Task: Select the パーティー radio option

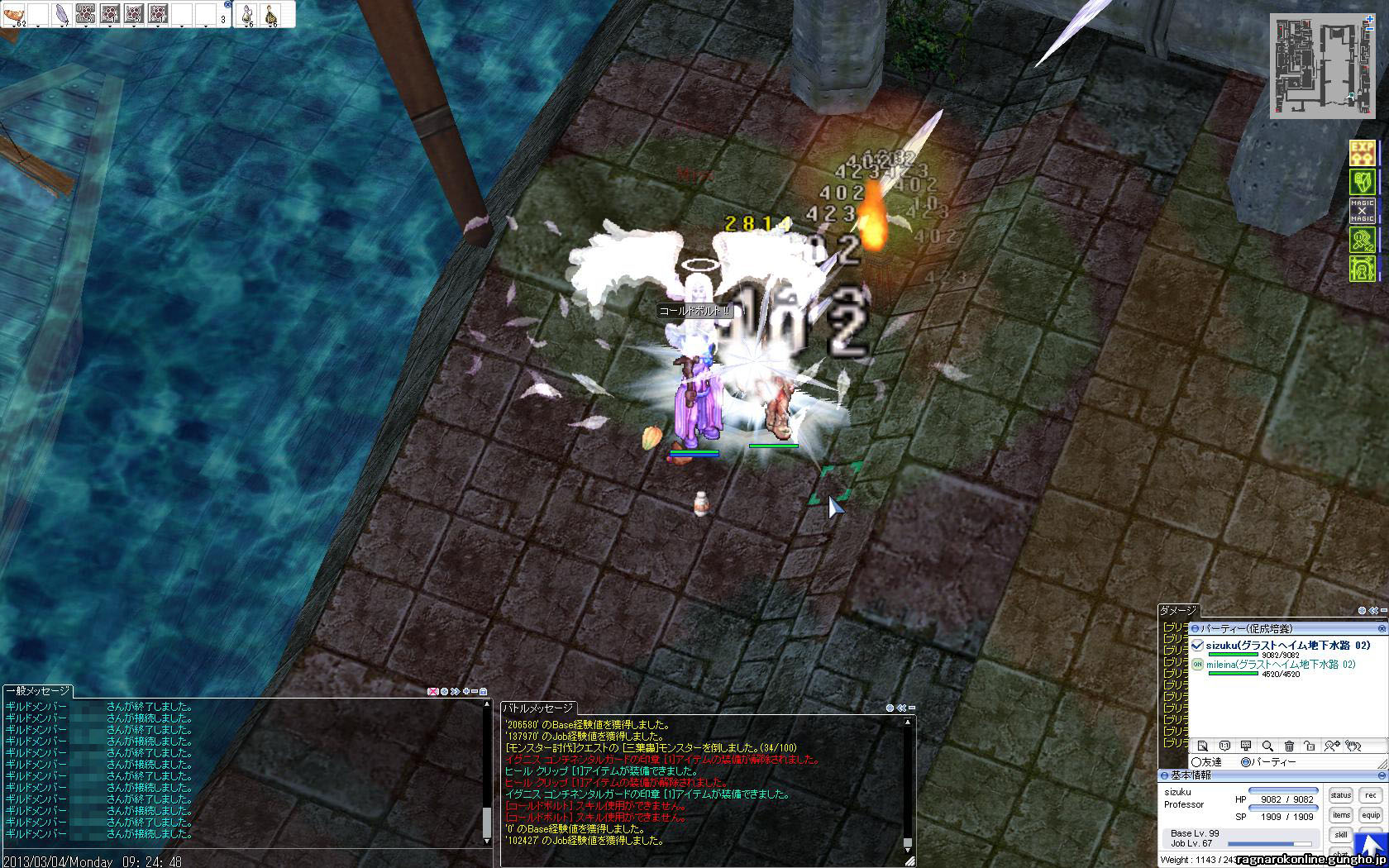Action: coord(1246,762)
